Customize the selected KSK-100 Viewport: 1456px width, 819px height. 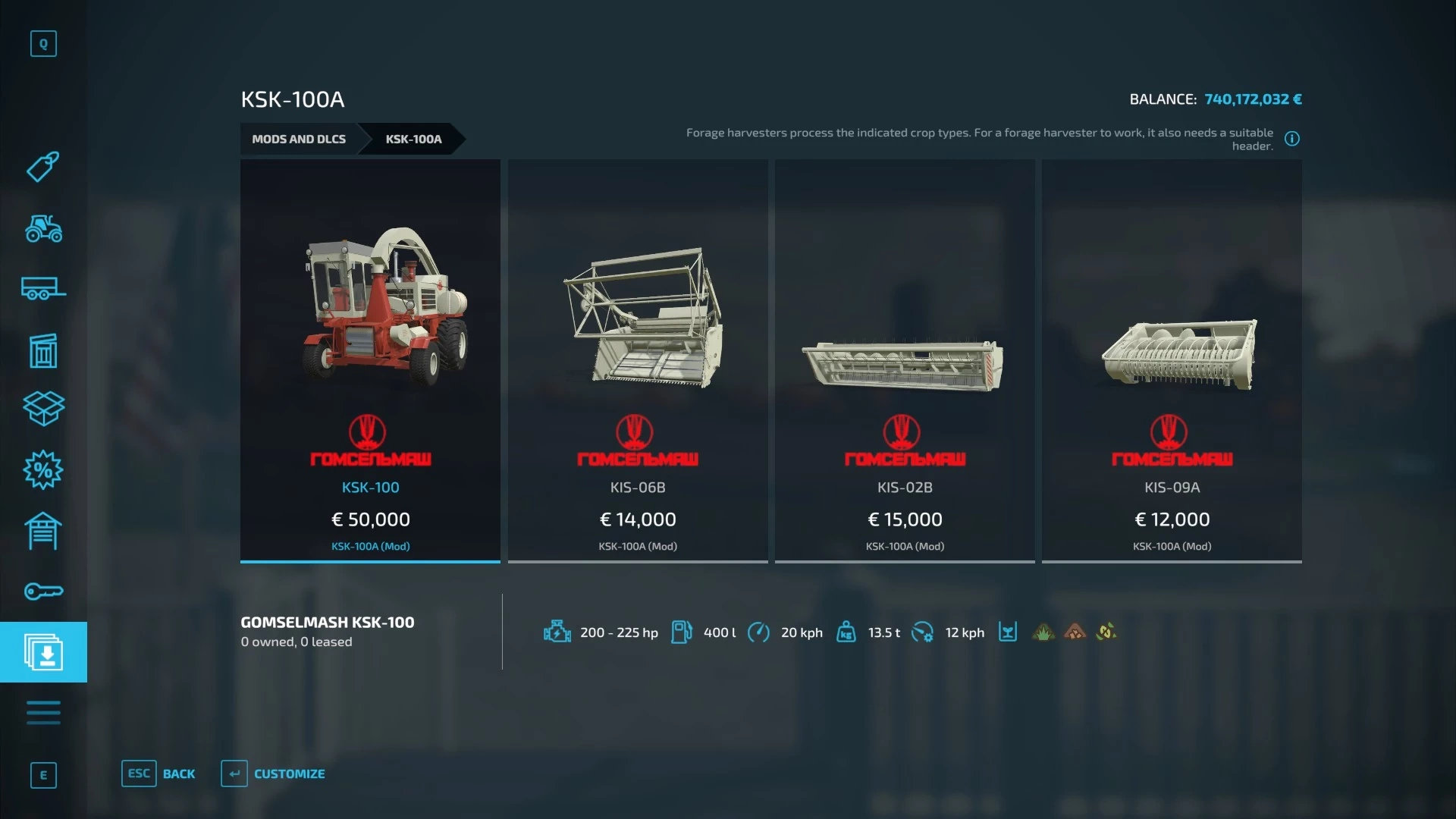coord(273,773)
